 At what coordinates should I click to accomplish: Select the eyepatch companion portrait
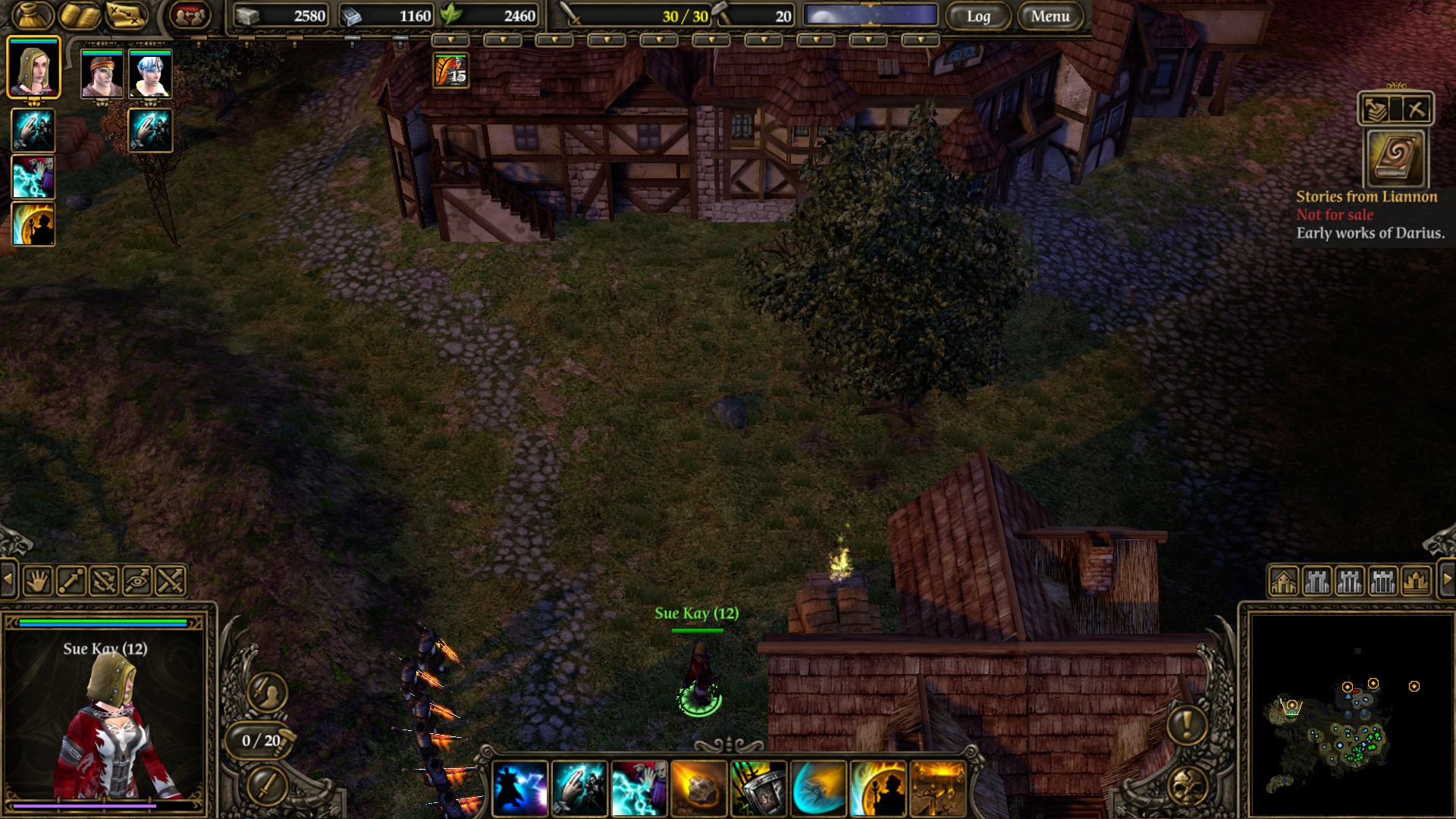[102, 74]
